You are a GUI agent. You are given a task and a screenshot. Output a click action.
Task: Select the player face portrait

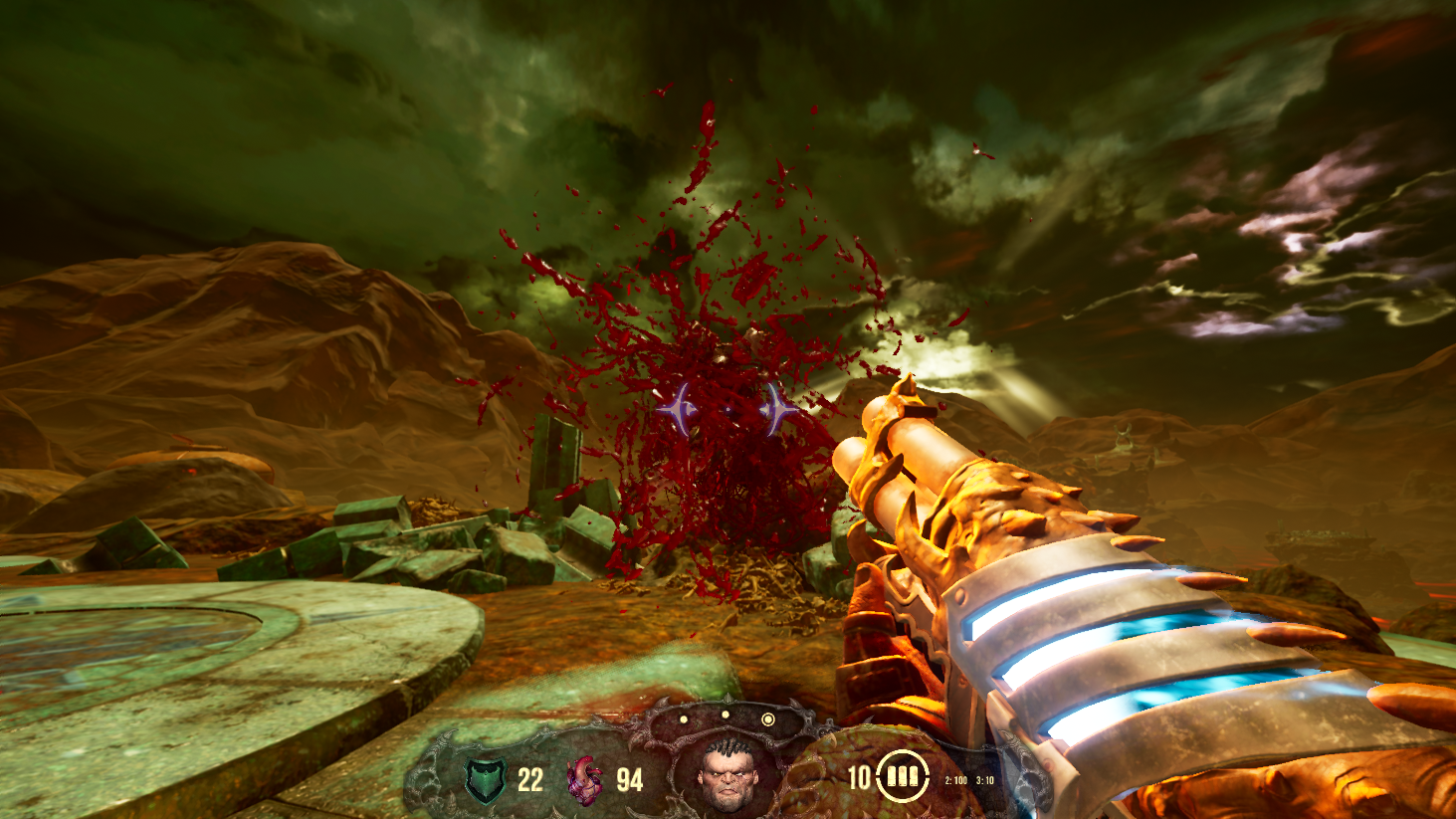click(726, 774)
